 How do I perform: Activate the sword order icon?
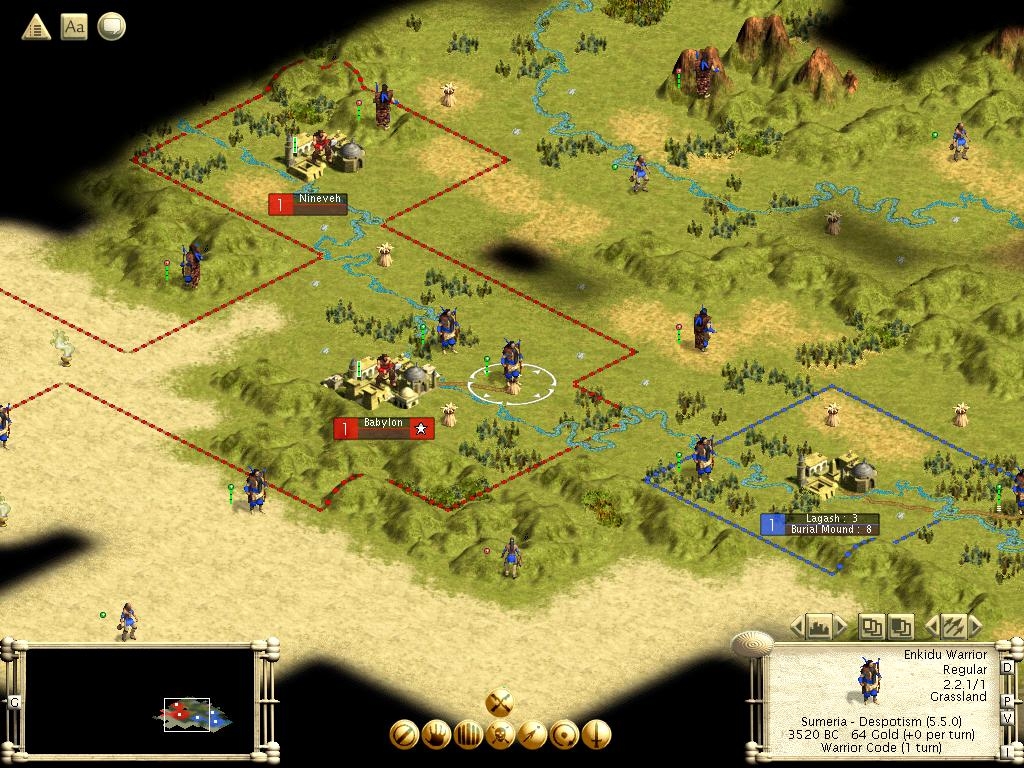[x=596, y=735]
